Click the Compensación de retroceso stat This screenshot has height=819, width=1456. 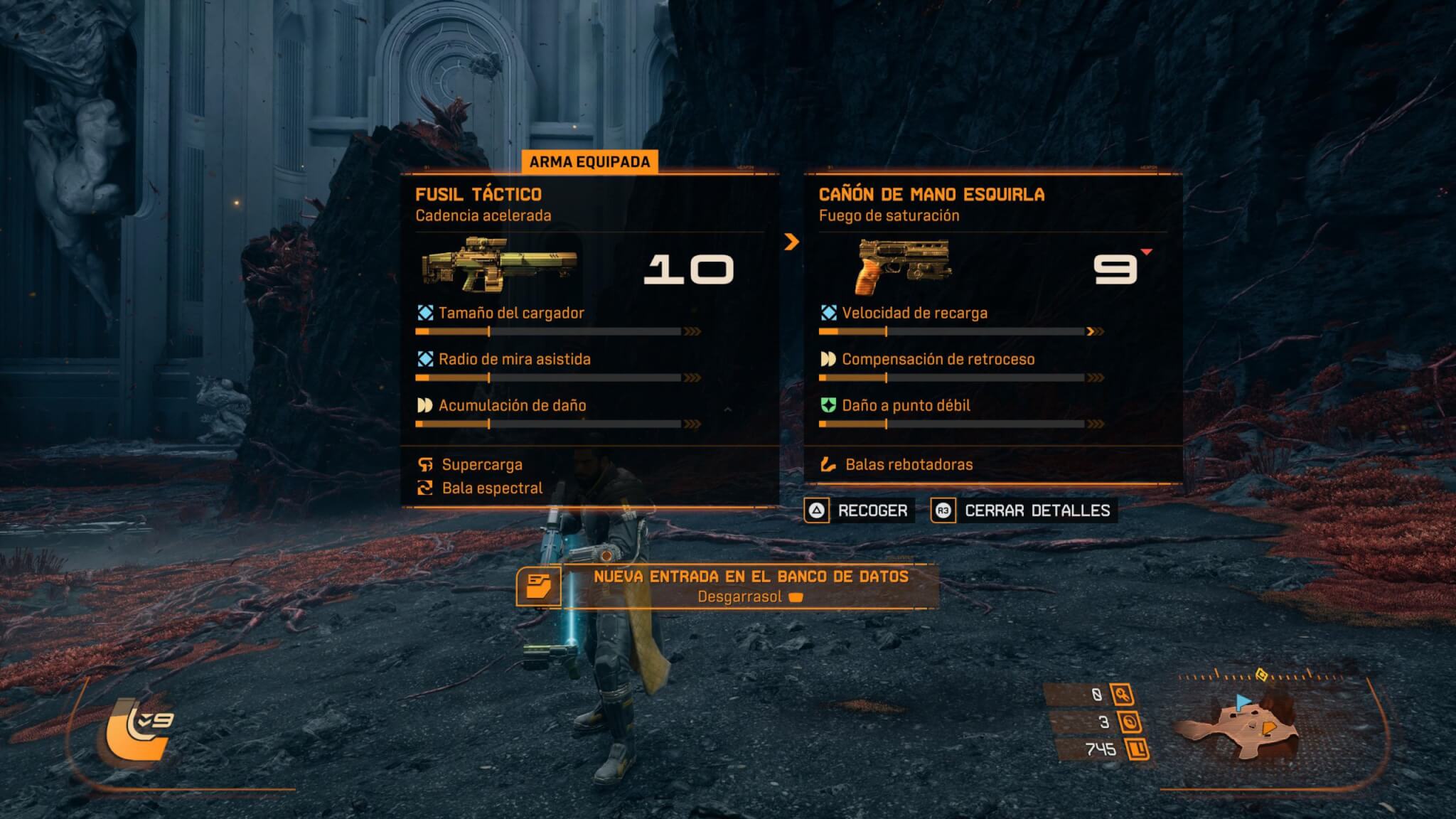[938, 360]
